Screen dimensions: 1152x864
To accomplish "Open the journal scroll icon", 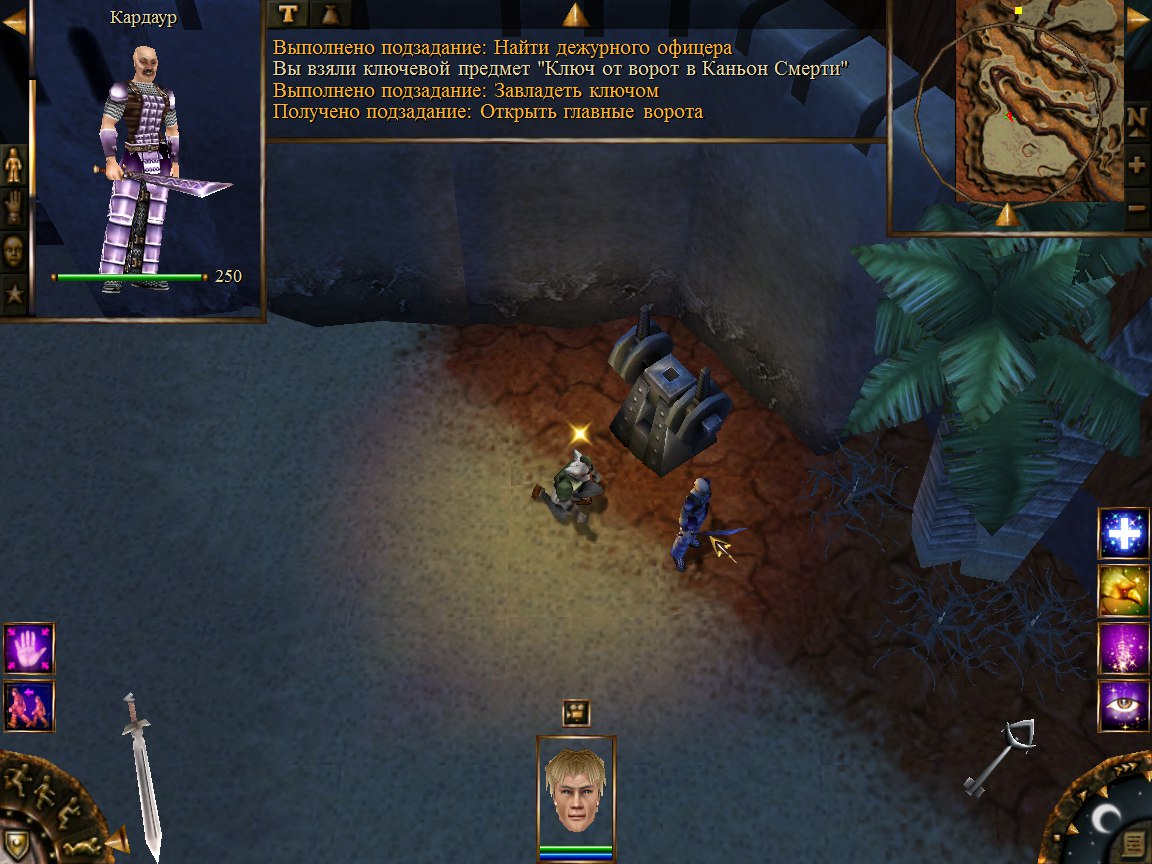I will [x=1135, y=842].
